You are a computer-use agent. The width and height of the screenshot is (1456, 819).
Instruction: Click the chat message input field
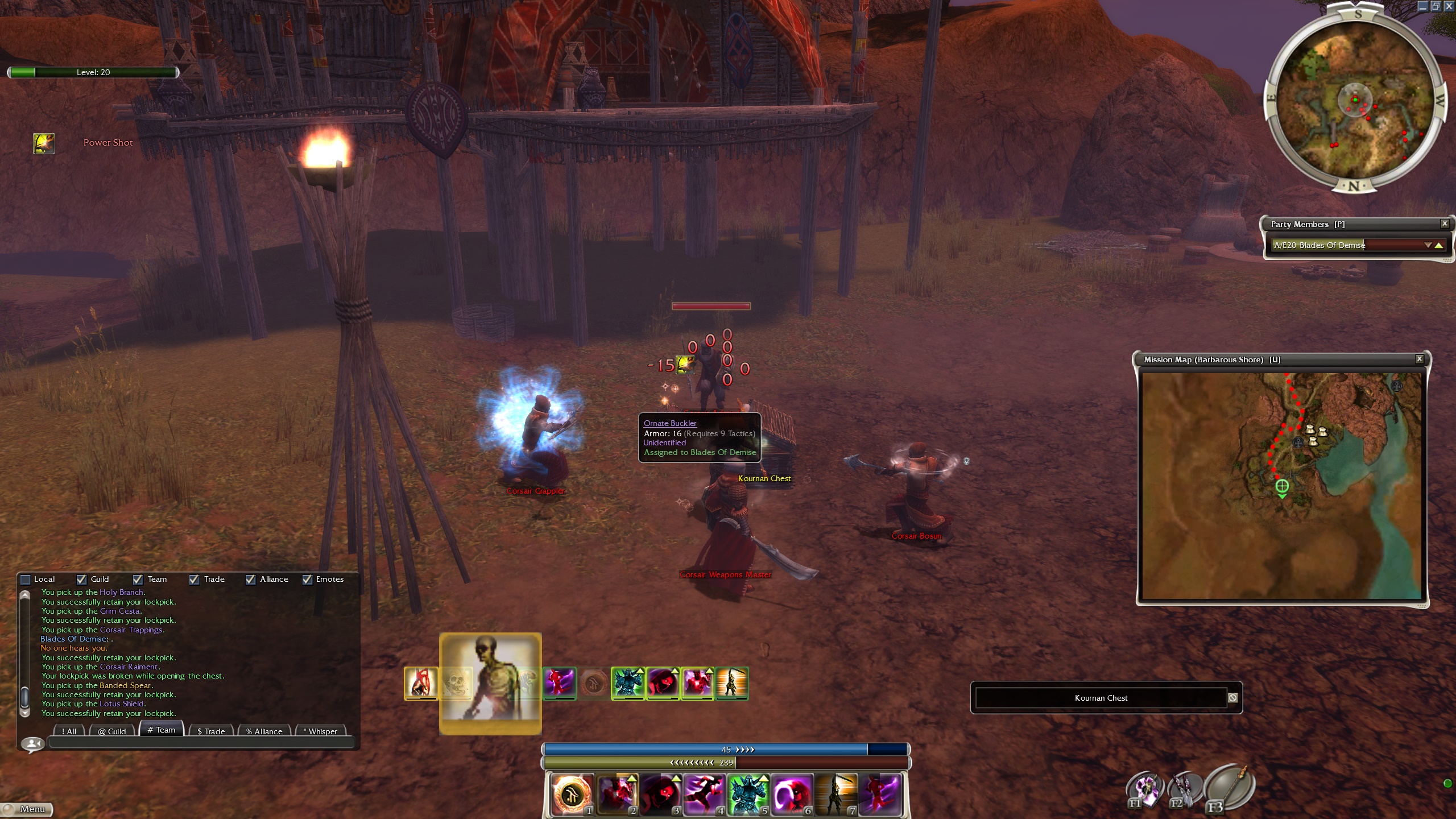click(x=201, y=742)
